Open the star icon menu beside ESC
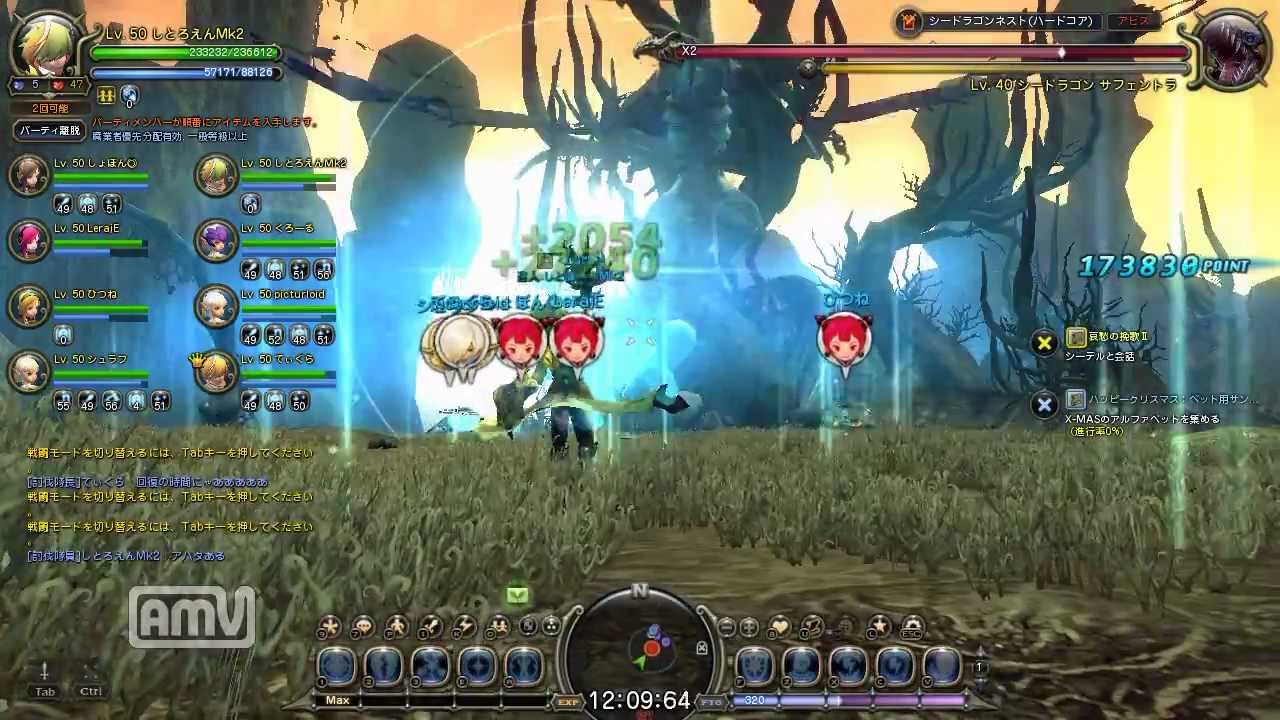This screenshot has height=720, width=1280. [879, 627]
